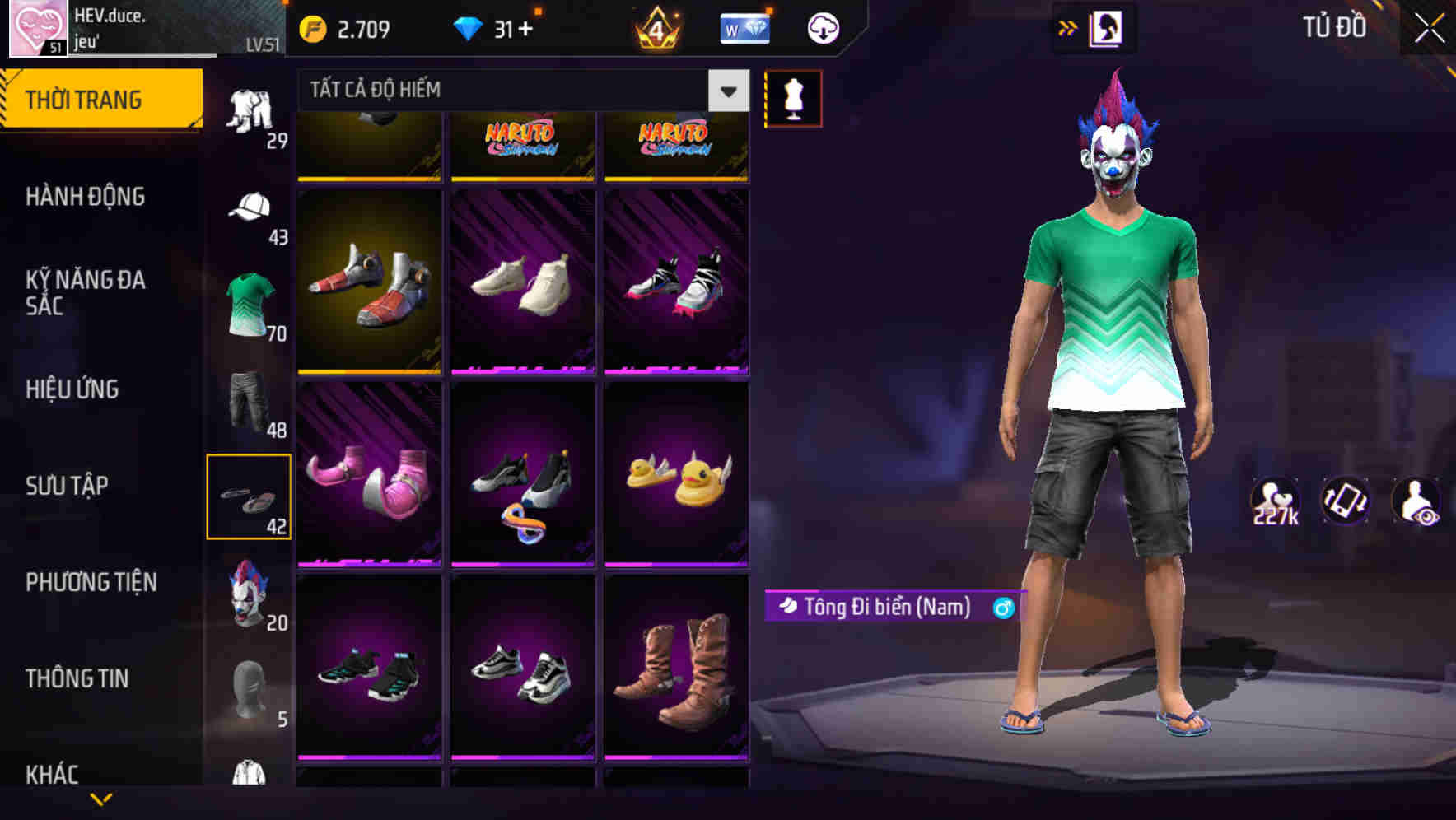
Task: Expand the left menu with the bottom chevron
Action: [x=101, y=799]
